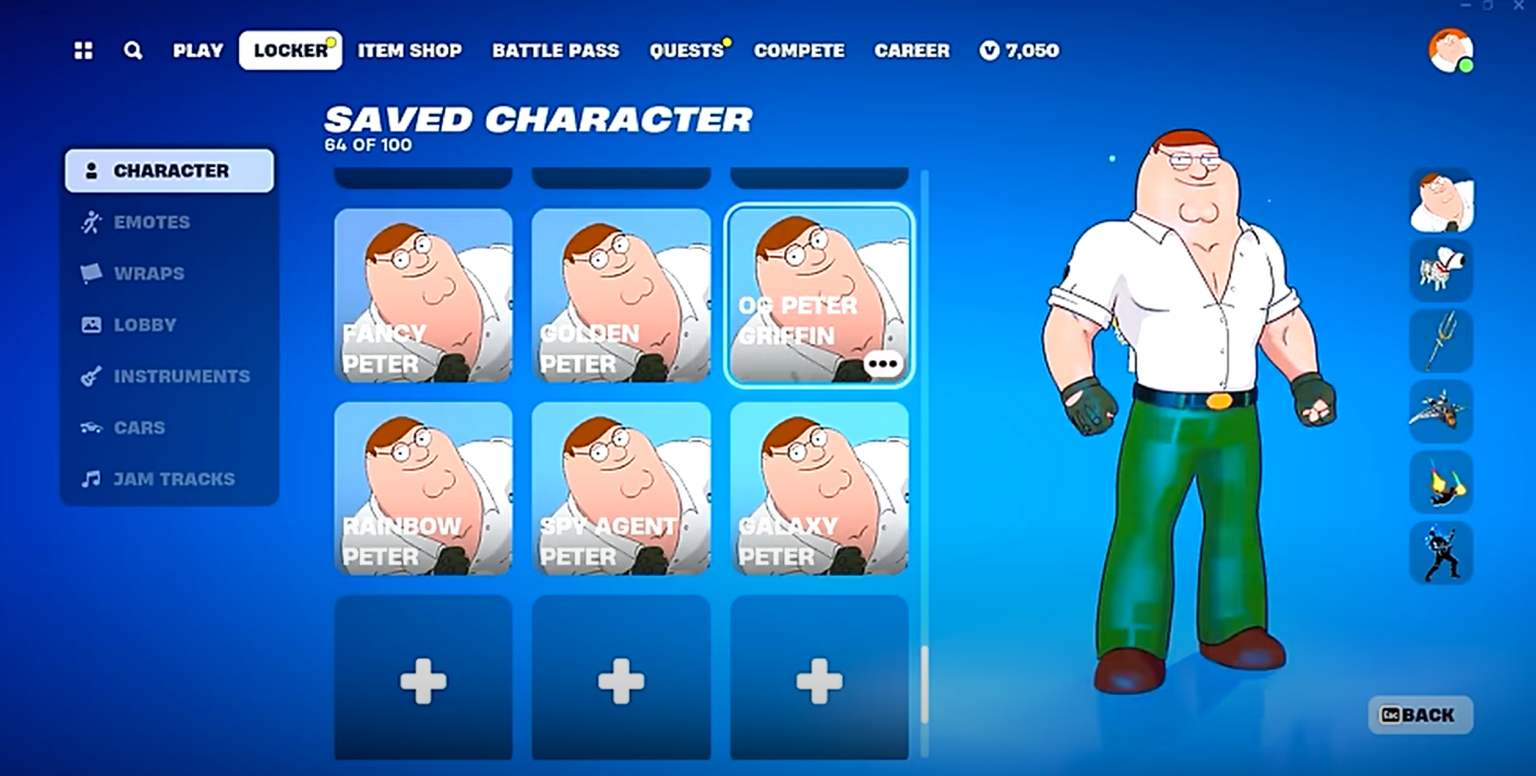Open the search magnifier icon

tap(133, 50)
